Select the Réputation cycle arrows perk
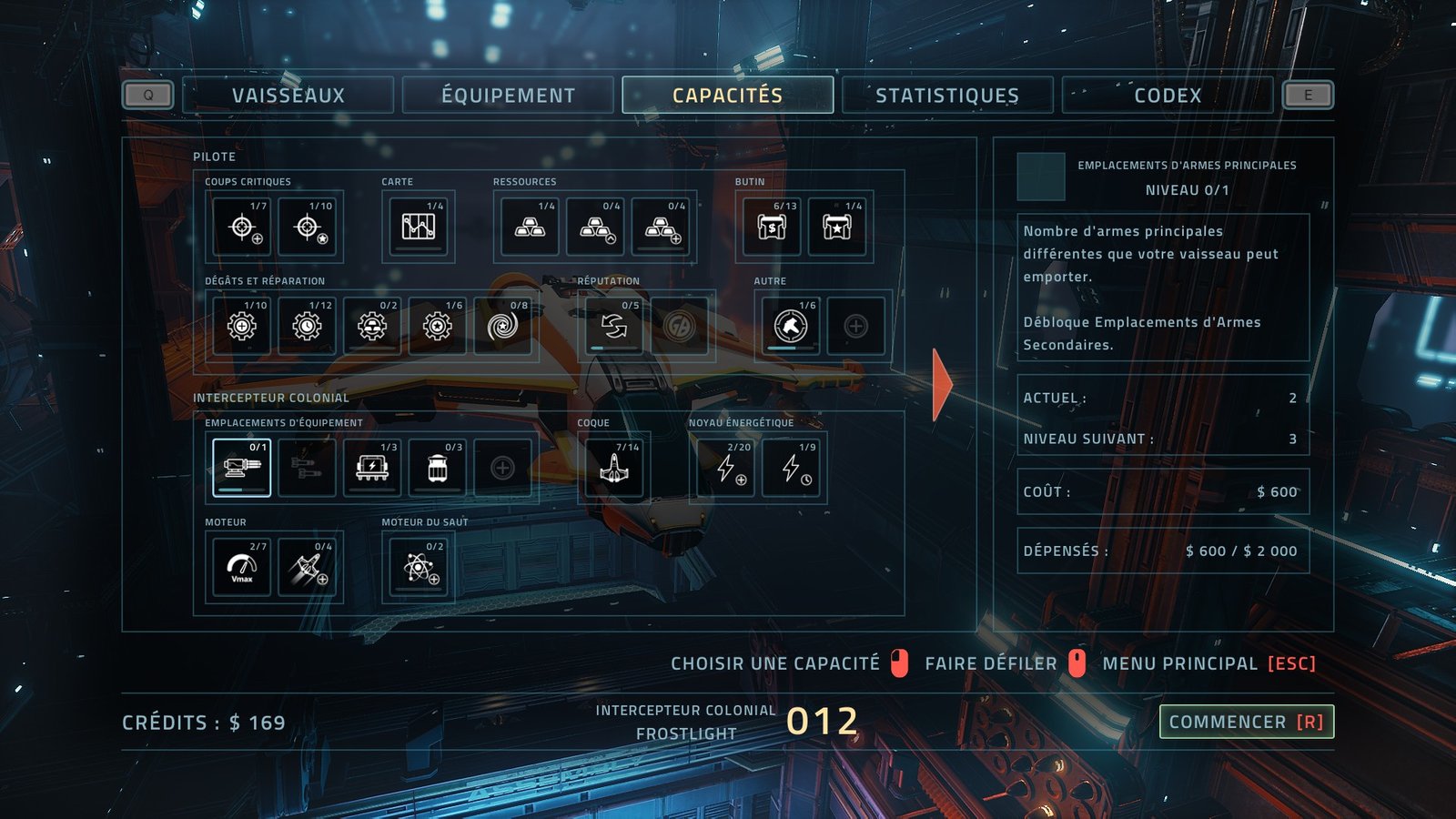Viewport: 1456px width, 819px height. 614,326
